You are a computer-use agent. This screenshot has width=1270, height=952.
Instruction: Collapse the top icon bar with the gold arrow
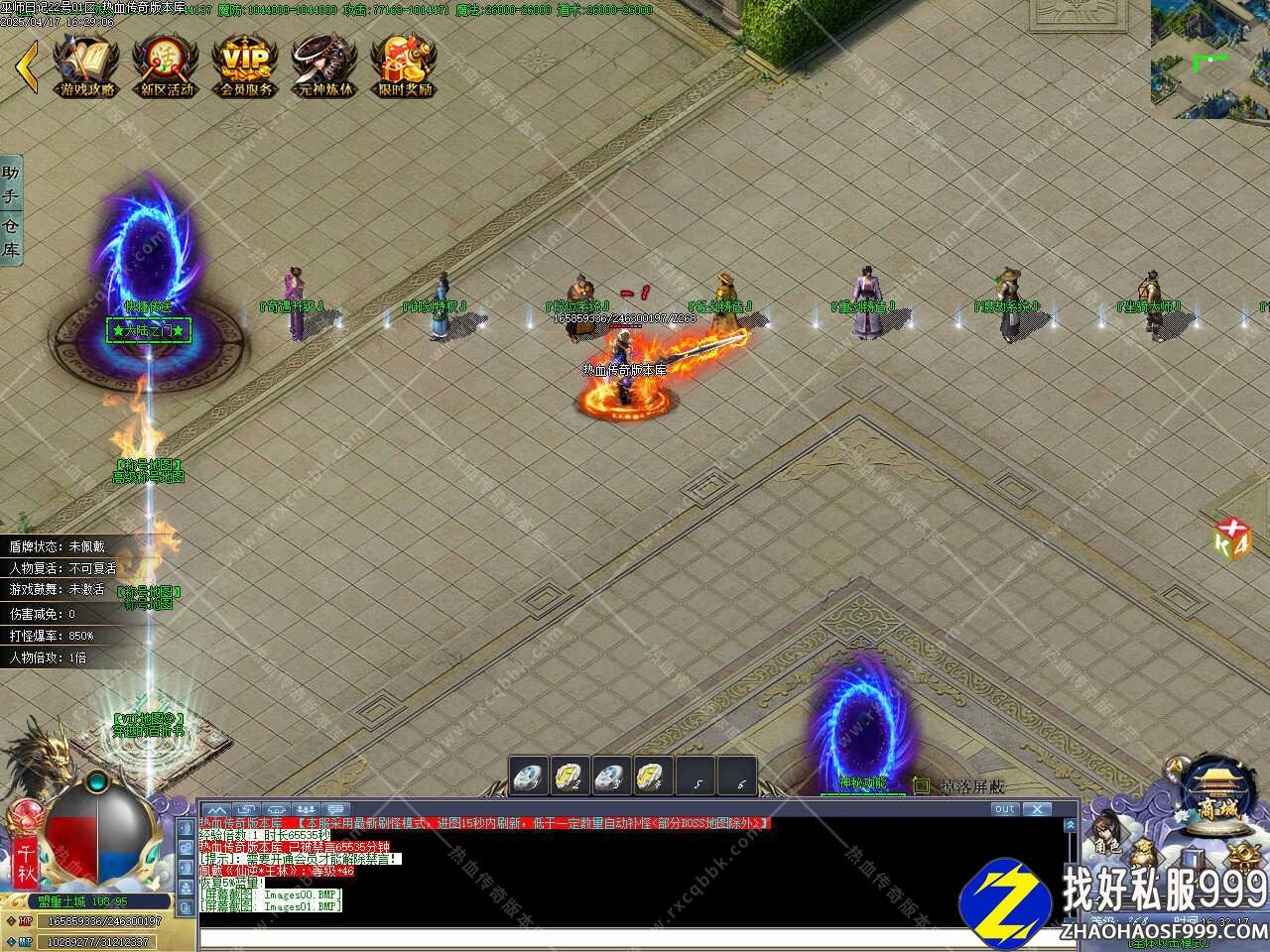[27, 66]
